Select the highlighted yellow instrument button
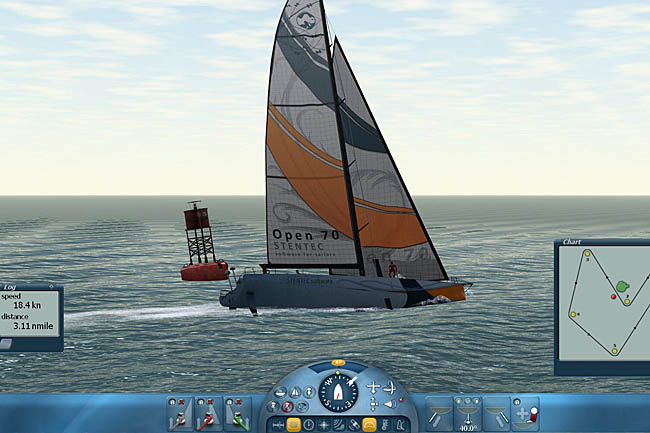 [x=293, y=425]
